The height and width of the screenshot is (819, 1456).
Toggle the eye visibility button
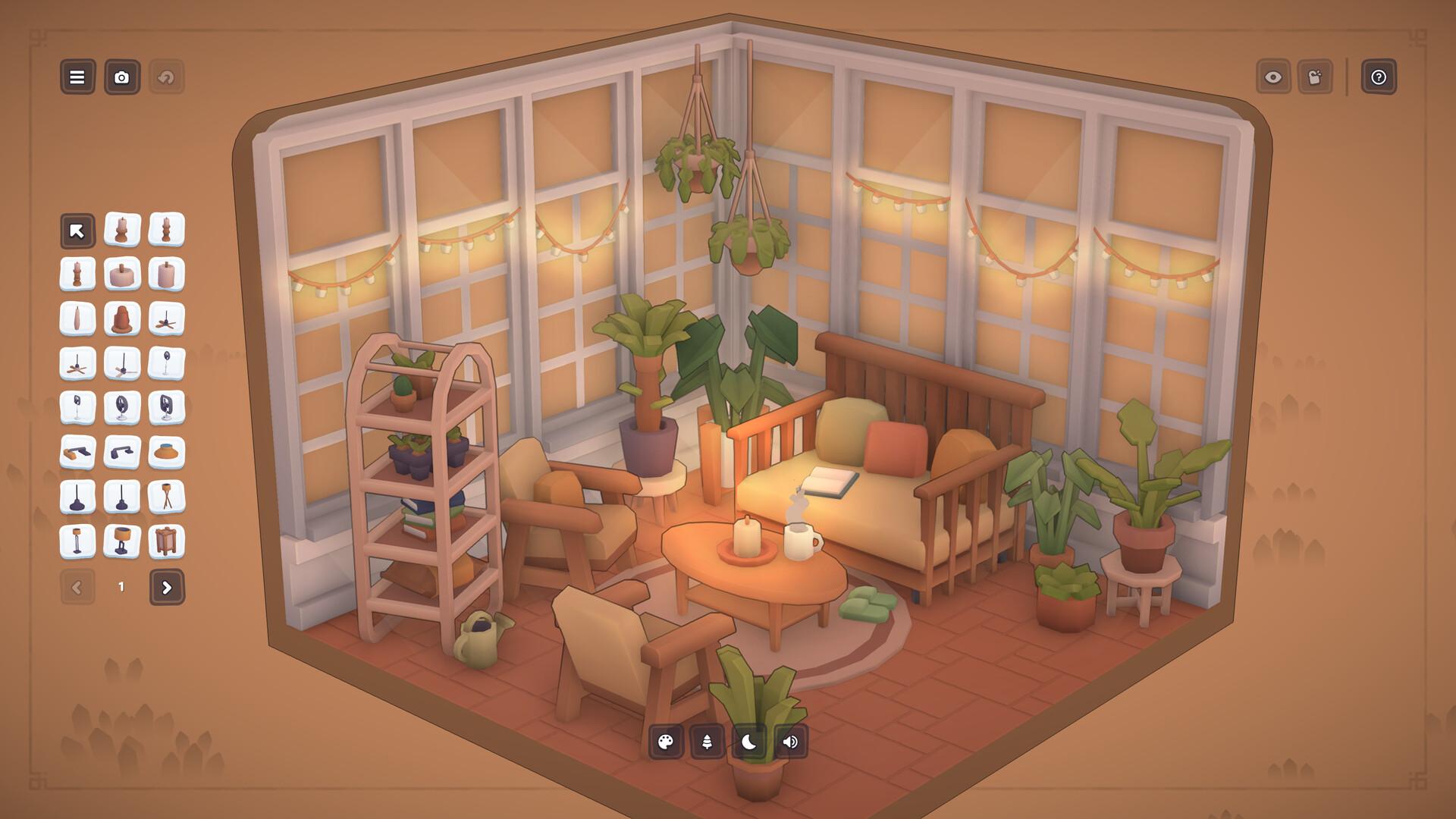(1273, 77)
